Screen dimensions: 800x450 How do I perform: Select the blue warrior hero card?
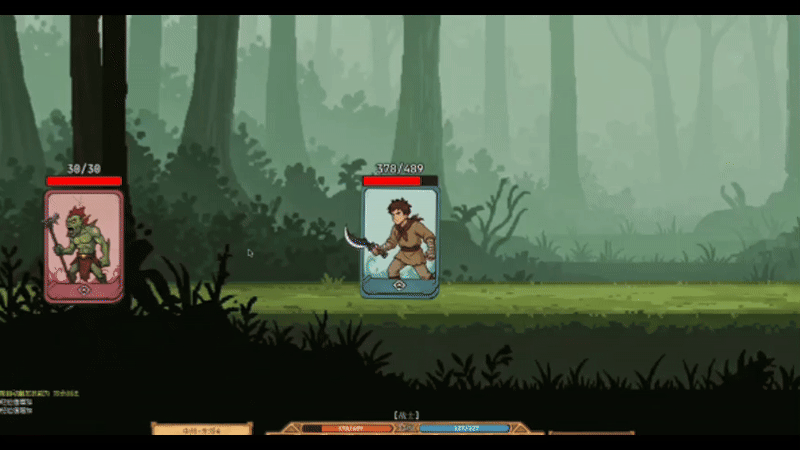[x=400, y=242]
